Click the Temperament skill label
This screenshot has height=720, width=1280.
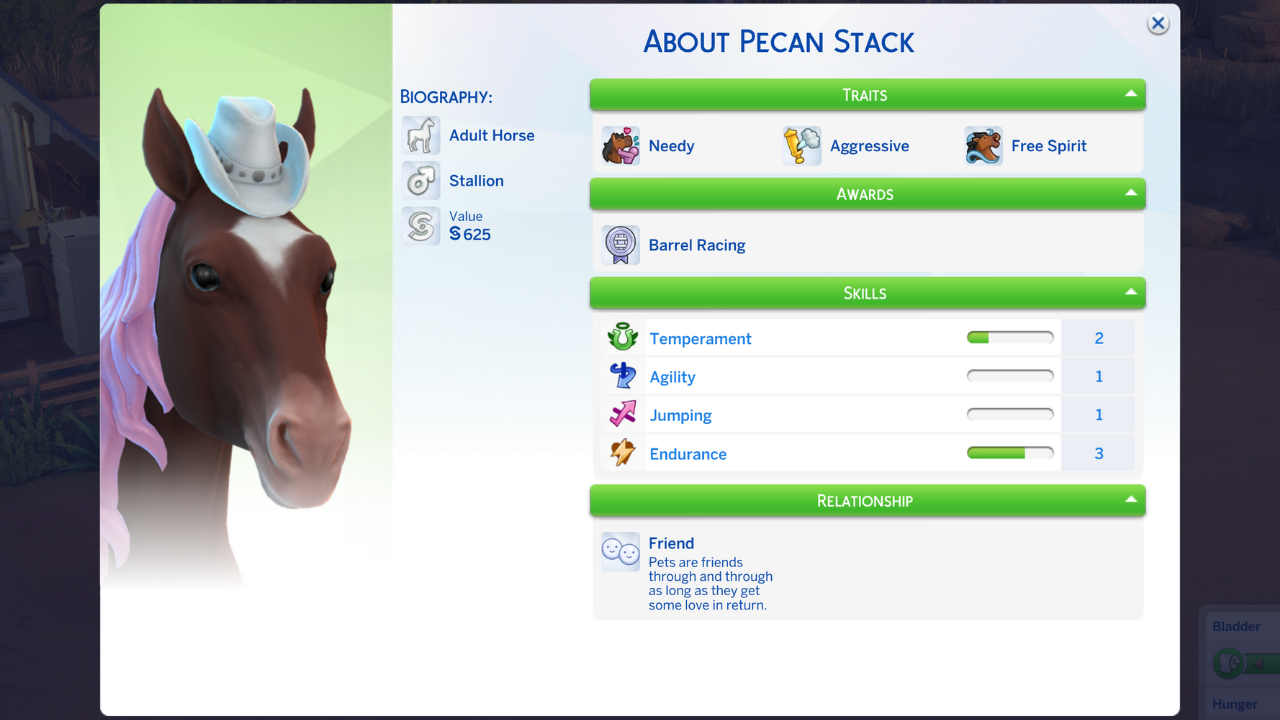pos(700,338)
